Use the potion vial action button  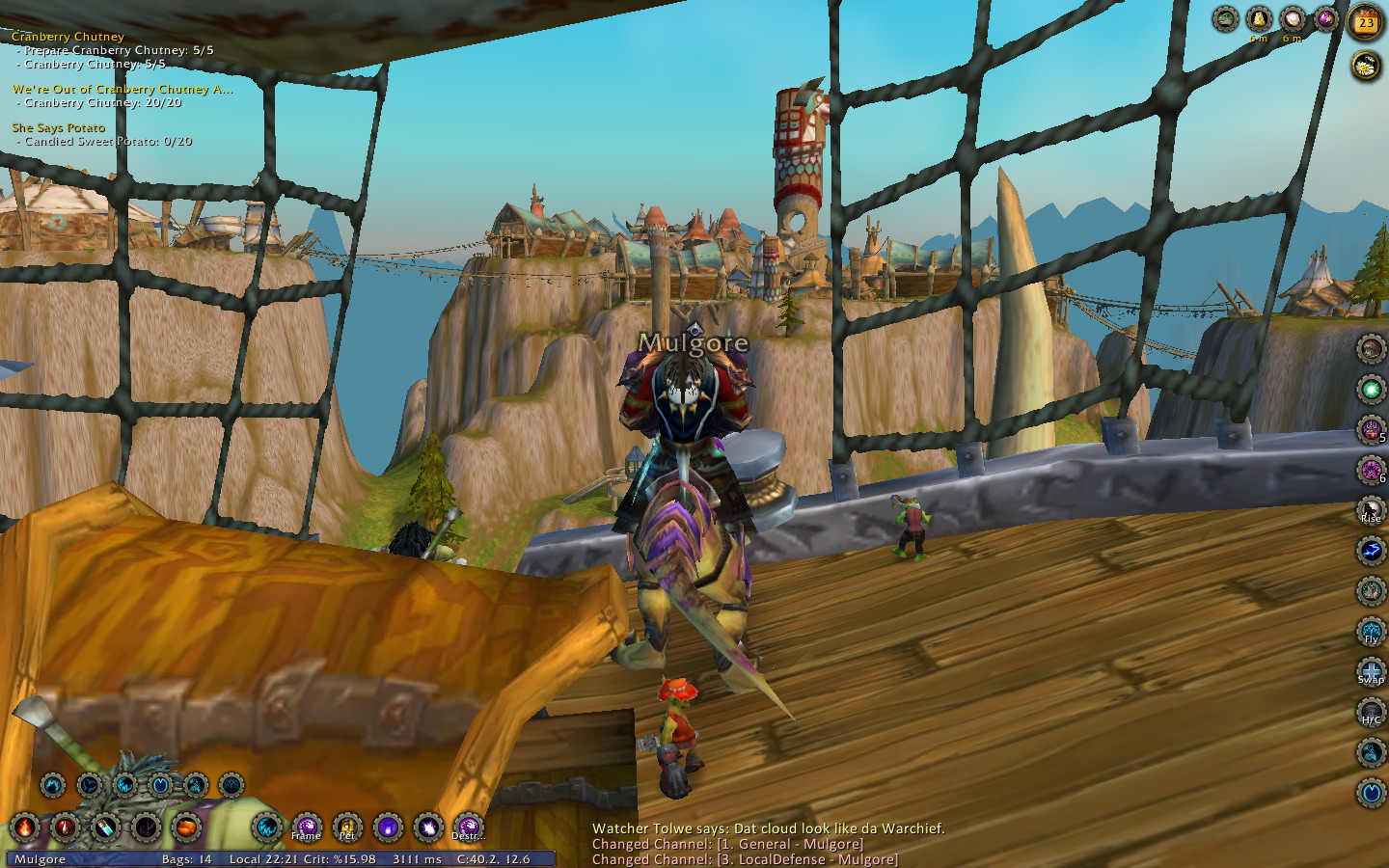105,827
